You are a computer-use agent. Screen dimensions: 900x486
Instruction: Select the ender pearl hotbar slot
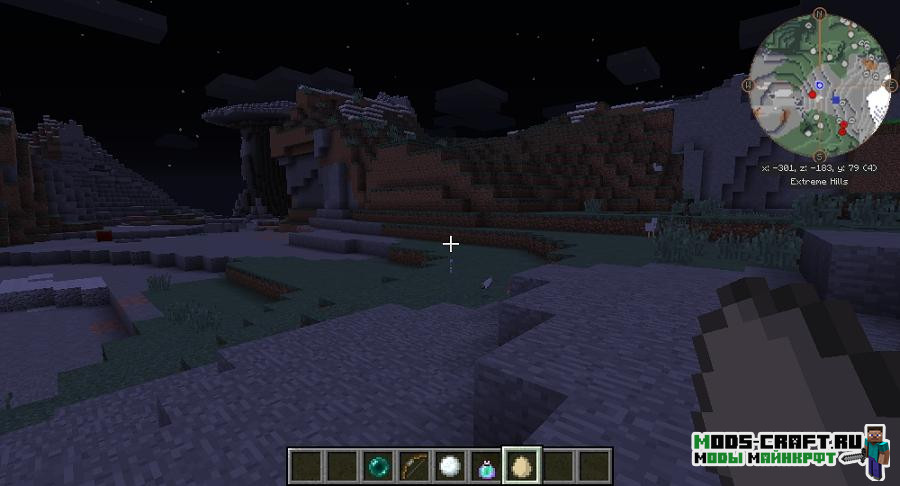[x=378, y=465]
